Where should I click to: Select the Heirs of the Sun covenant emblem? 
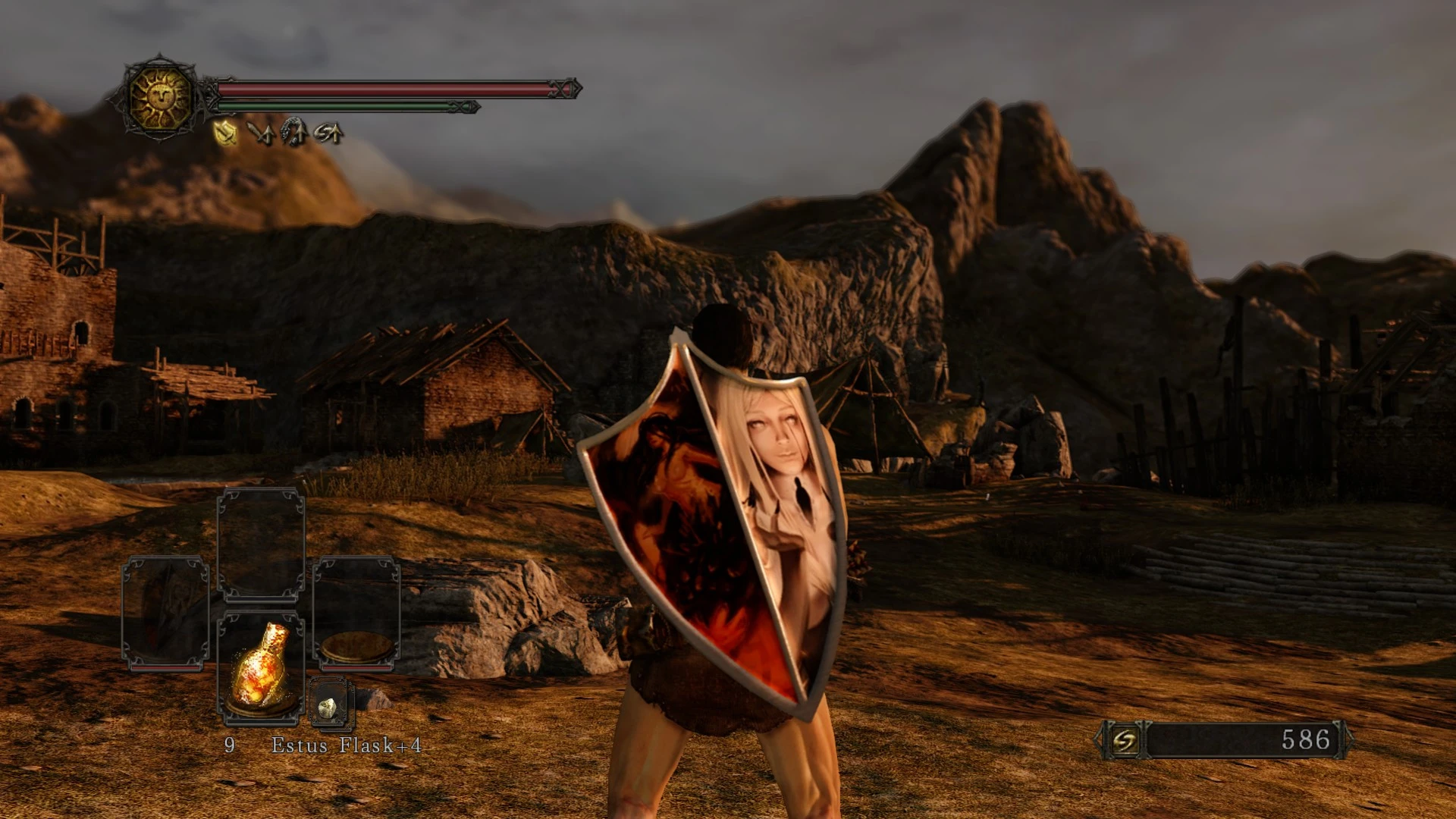[x=158, y=99]
